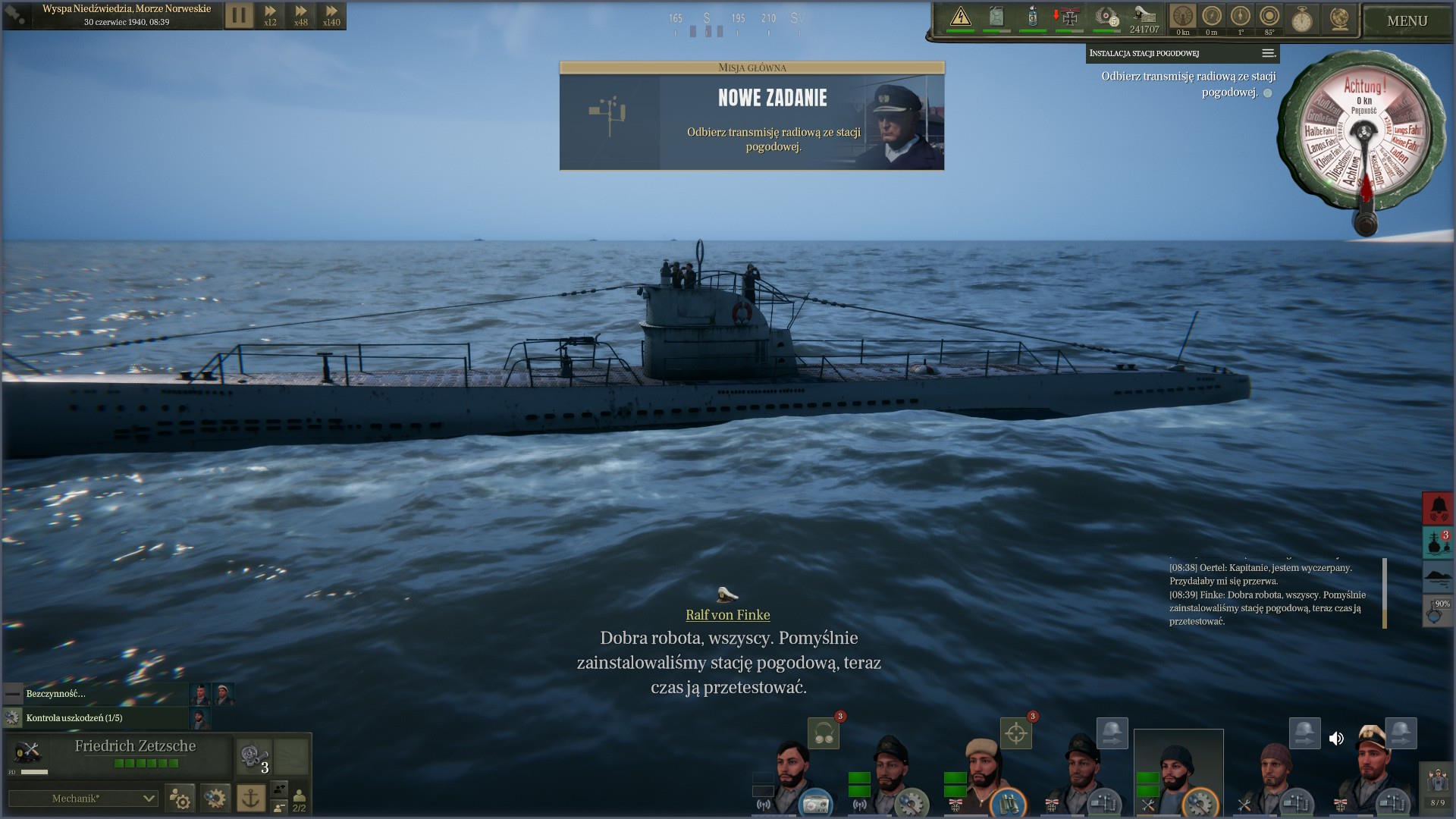Expand the weather station mission list
The width and height of the screenshot is (1456, 819).
(1268, 53)
